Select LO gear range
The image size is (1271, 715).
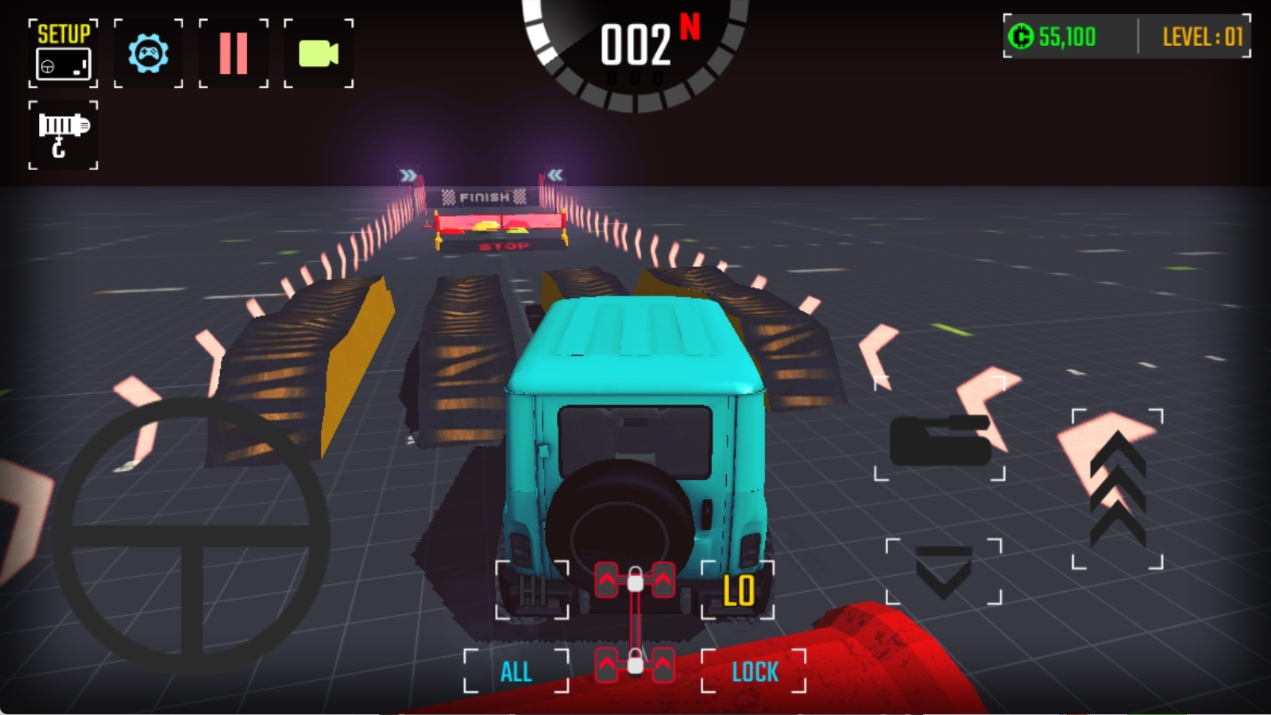tap(738, 590)
